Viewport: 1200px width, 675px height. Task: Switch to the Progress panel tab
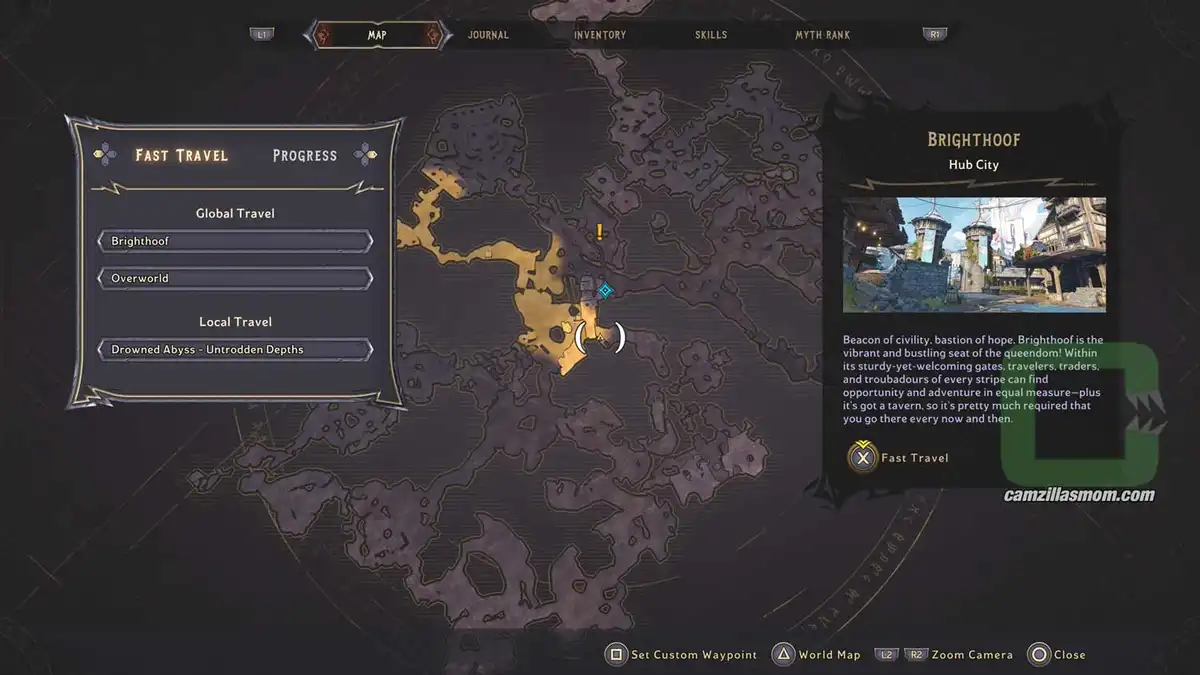point(305,155)
